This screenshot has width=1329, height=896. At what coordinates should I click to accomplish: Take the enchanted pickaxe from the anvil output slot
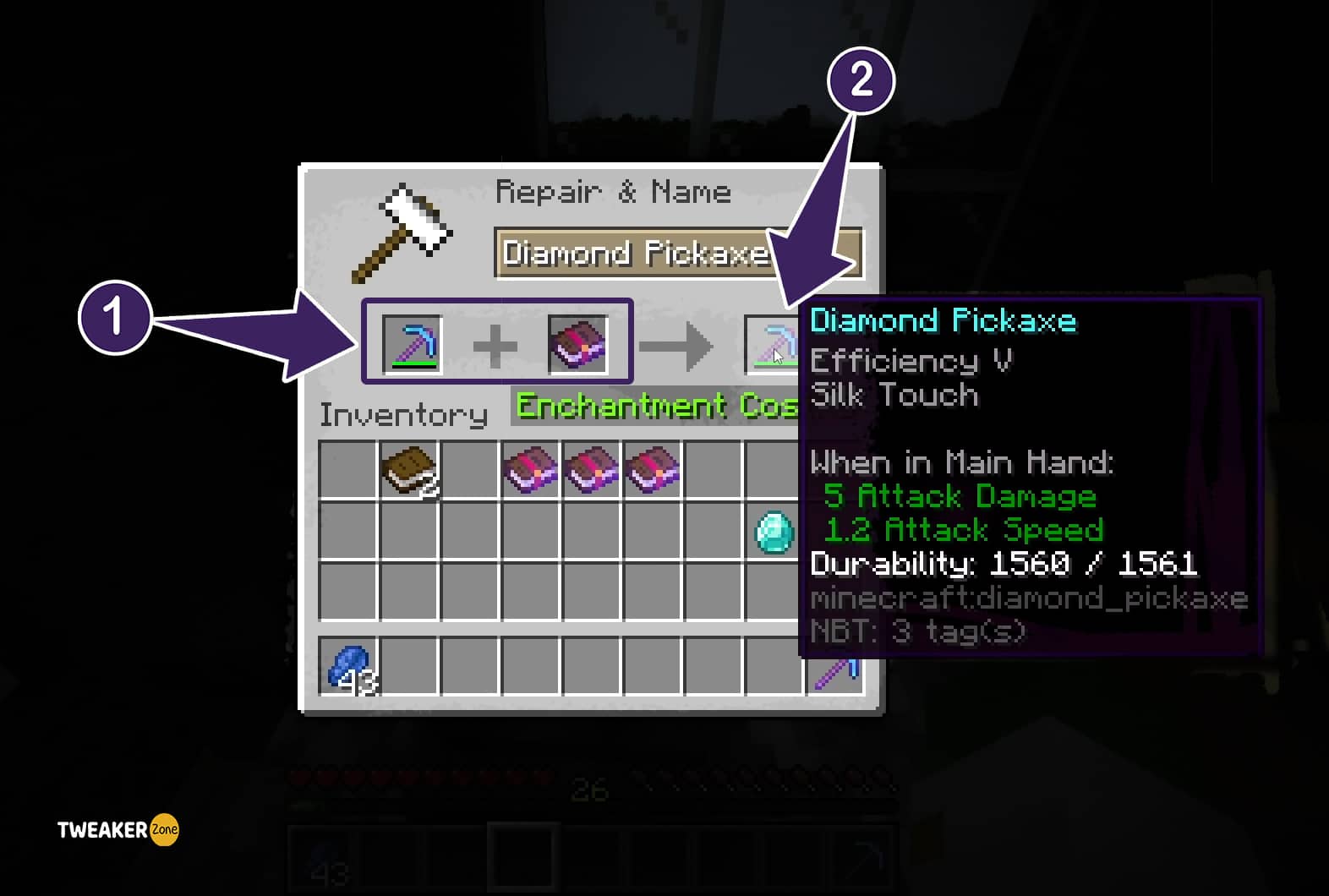point(773,344)
